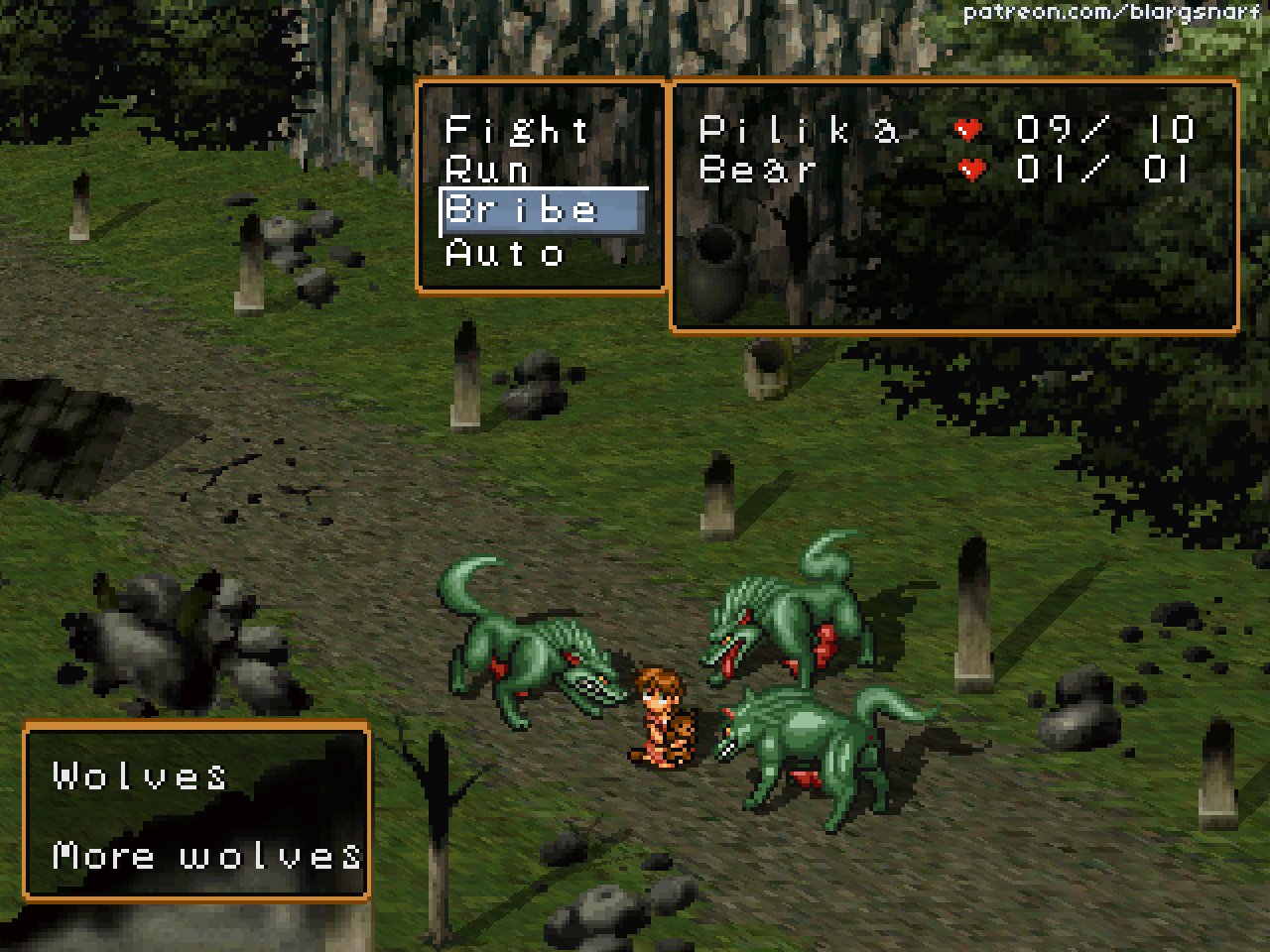The height and width of the screenshot is (952, 1270).
Task: Activate Auto battle mode
Action: coord(505,253)
